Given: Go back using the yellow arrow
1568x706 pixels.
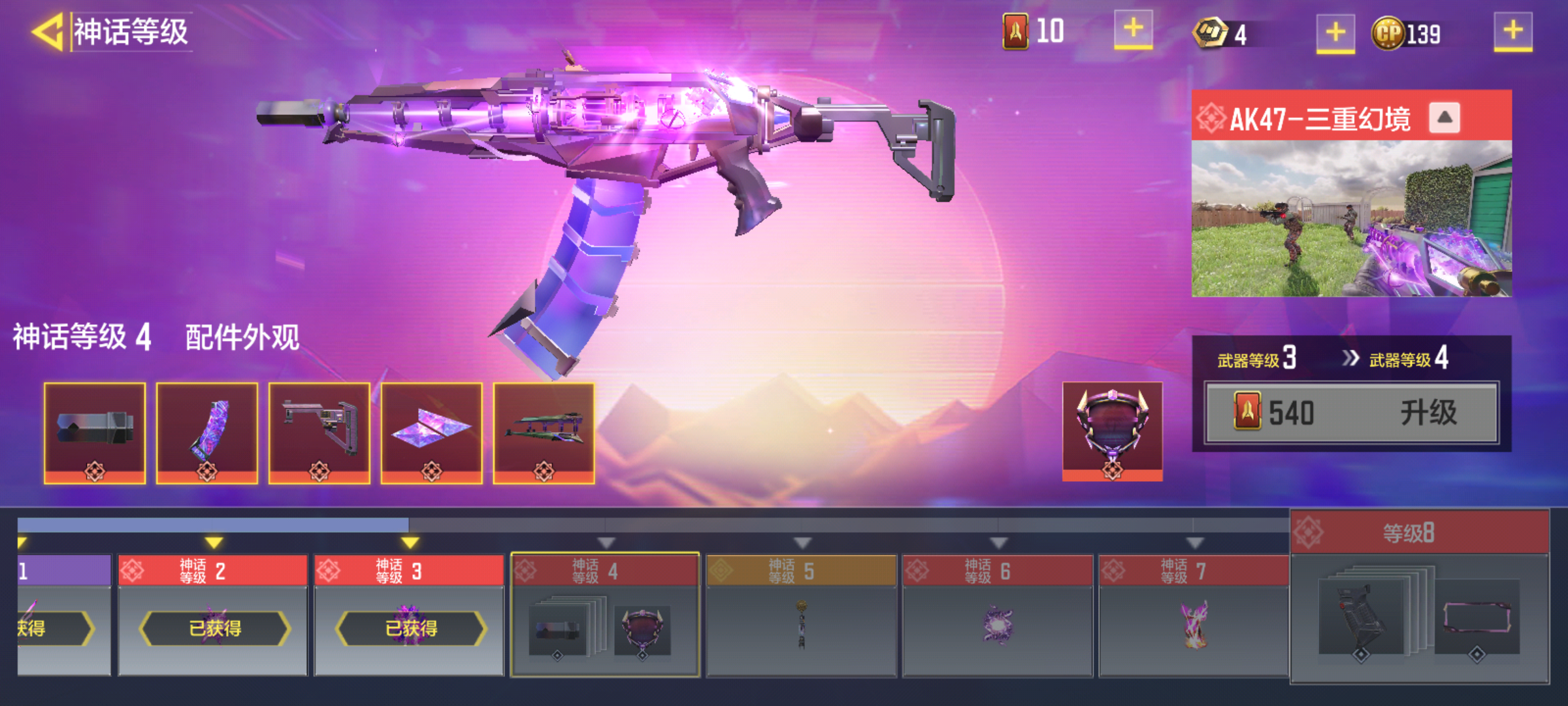Looking at the screenshot, I should pos(47,31).
